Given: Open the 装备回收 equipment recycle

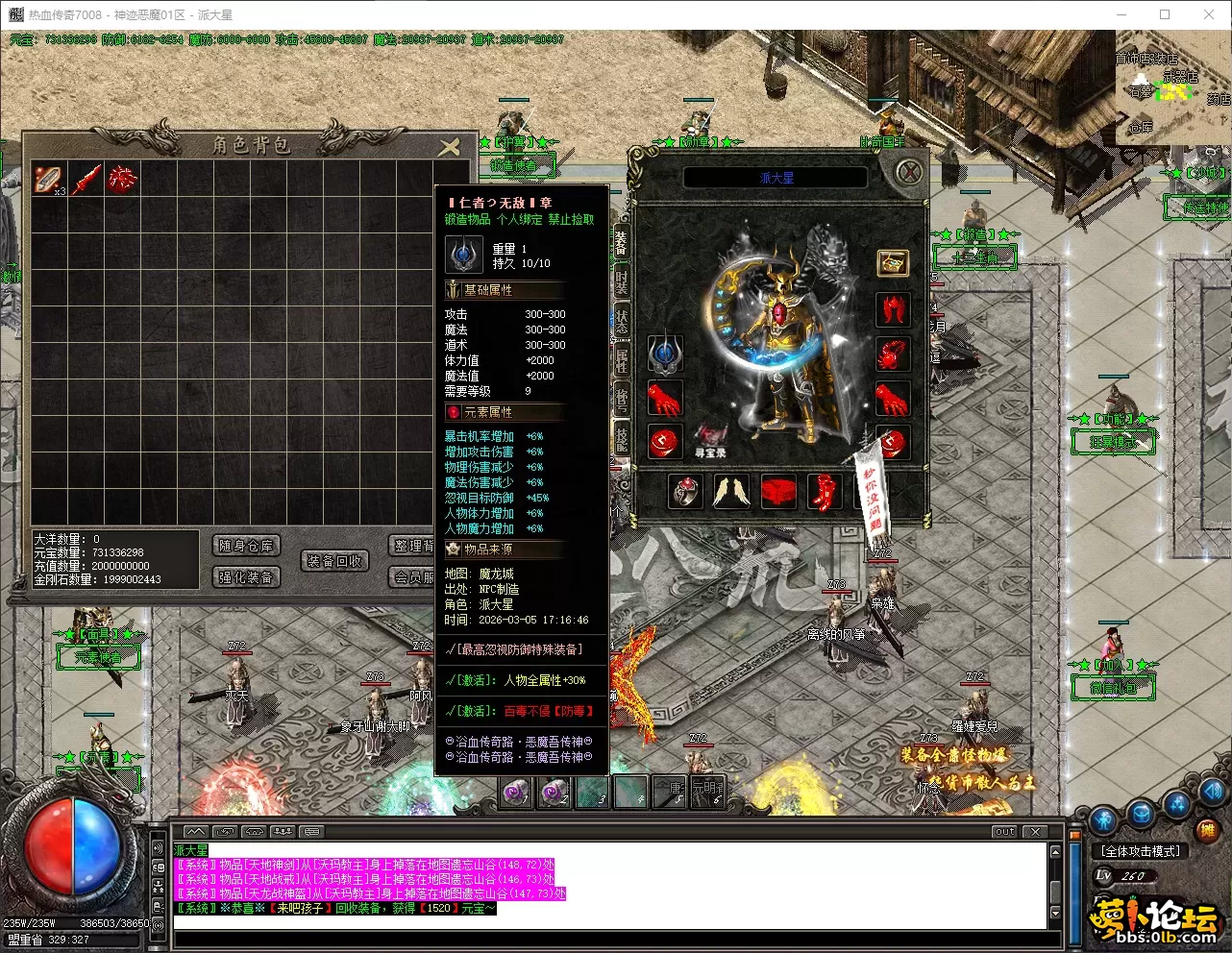Looking at the screenshot, I should point(334,561).
